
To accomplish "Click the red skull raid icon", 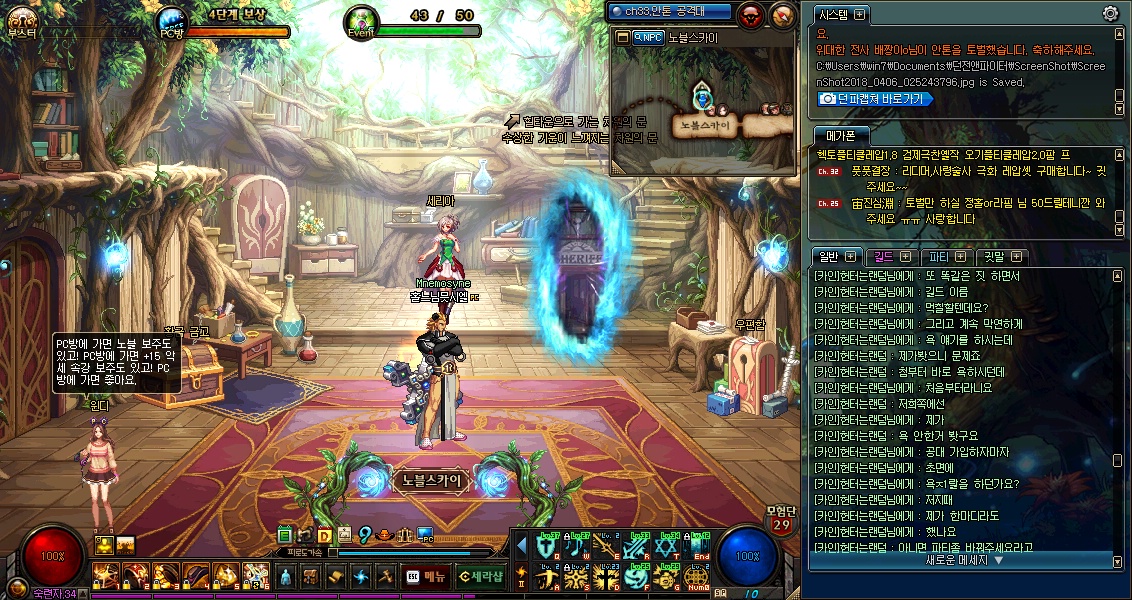I will pos(750,14).
